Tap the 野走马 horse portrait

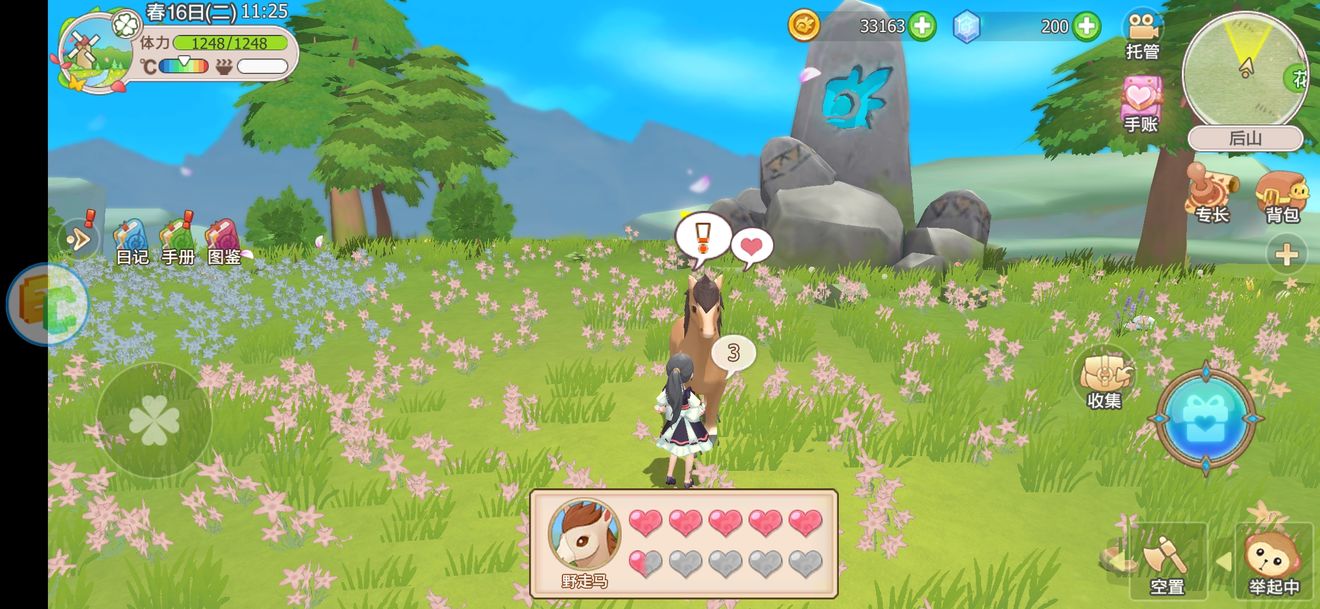(584, 536)
